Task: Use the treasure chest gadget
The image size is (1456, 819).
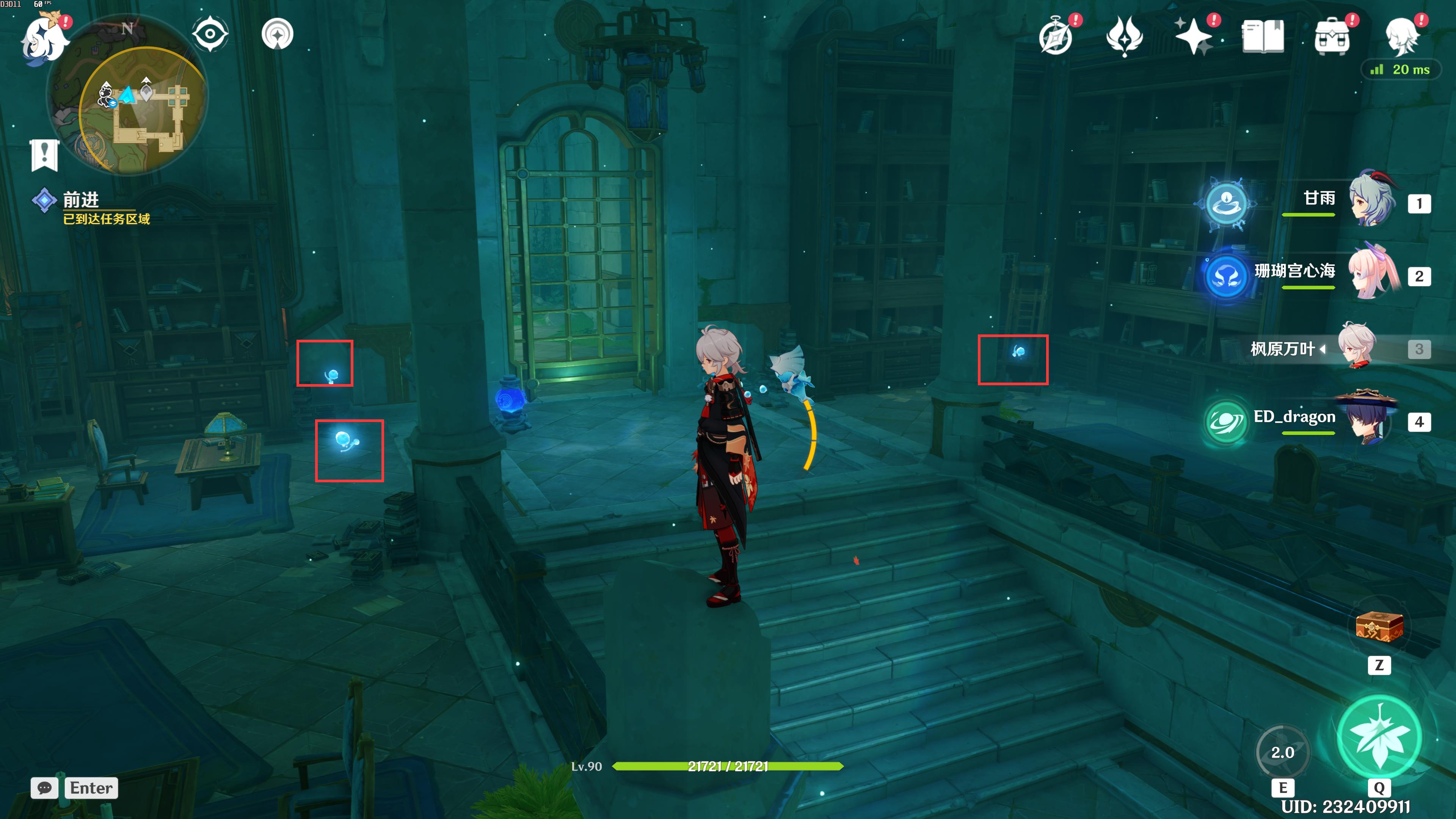Action: click(x=1379, y=628)
